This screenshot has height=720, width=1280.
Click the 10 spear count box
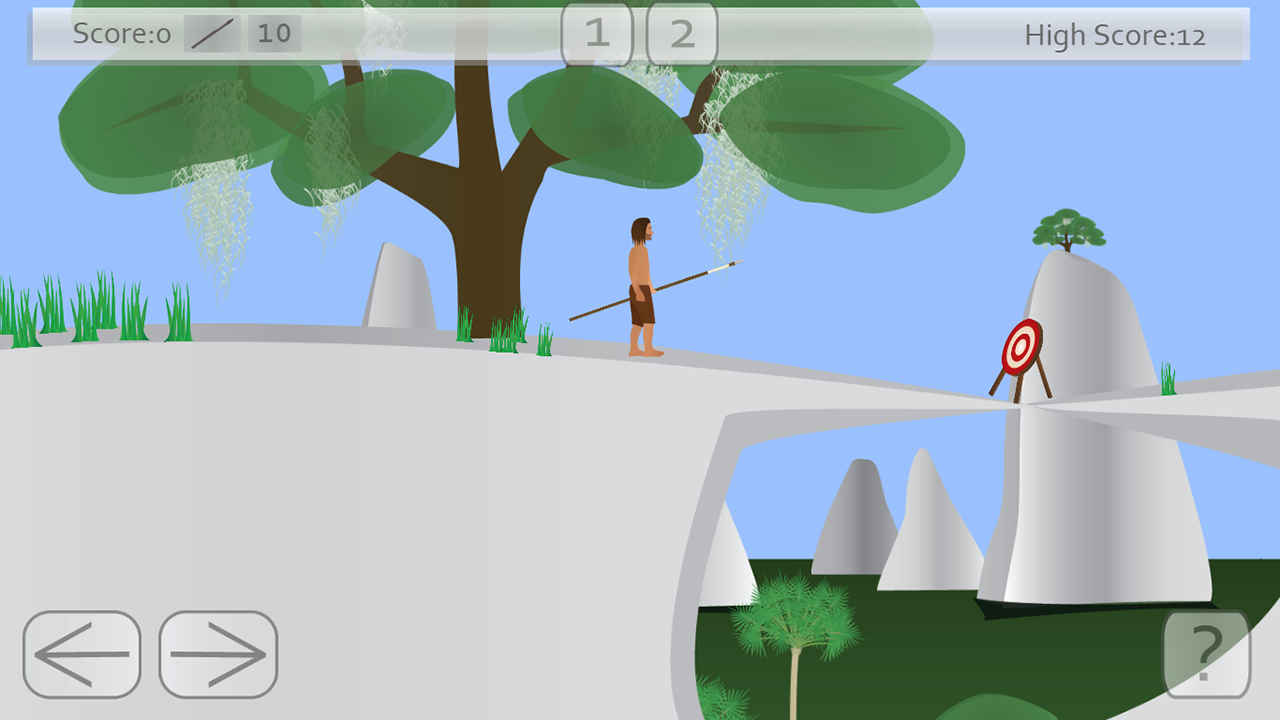click(x=273, y=33)
